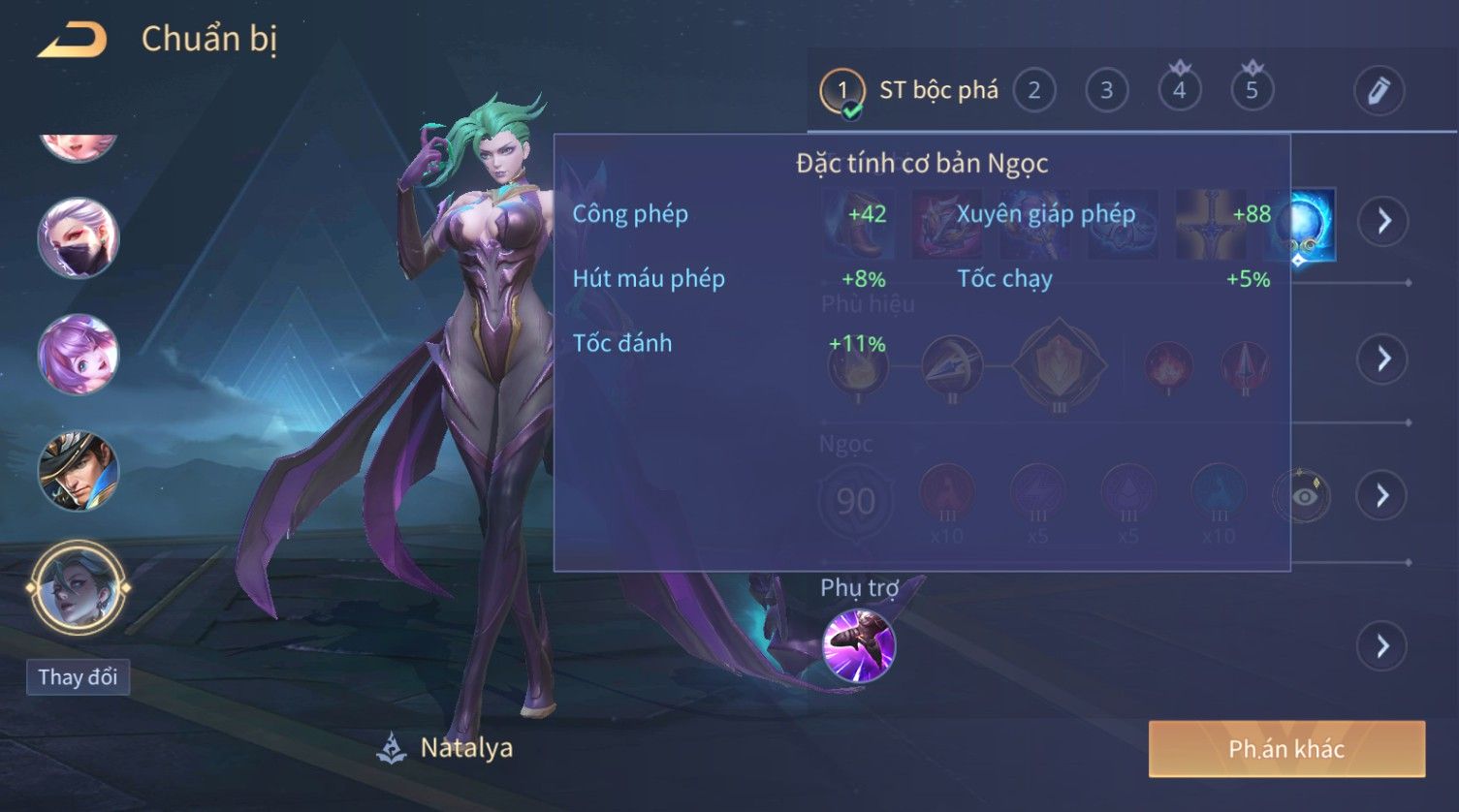
Task: Select the hat-wearing gunslinger hero portrait
Action: point(78,471)
